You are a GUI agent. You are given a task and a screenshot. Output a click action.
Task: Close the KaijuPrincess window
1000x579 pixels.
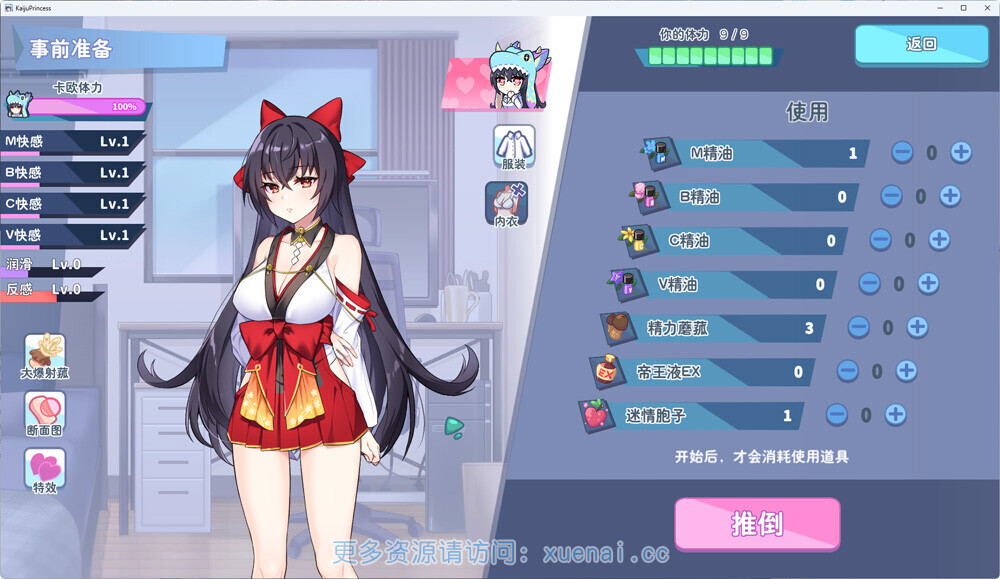(985, 7)
